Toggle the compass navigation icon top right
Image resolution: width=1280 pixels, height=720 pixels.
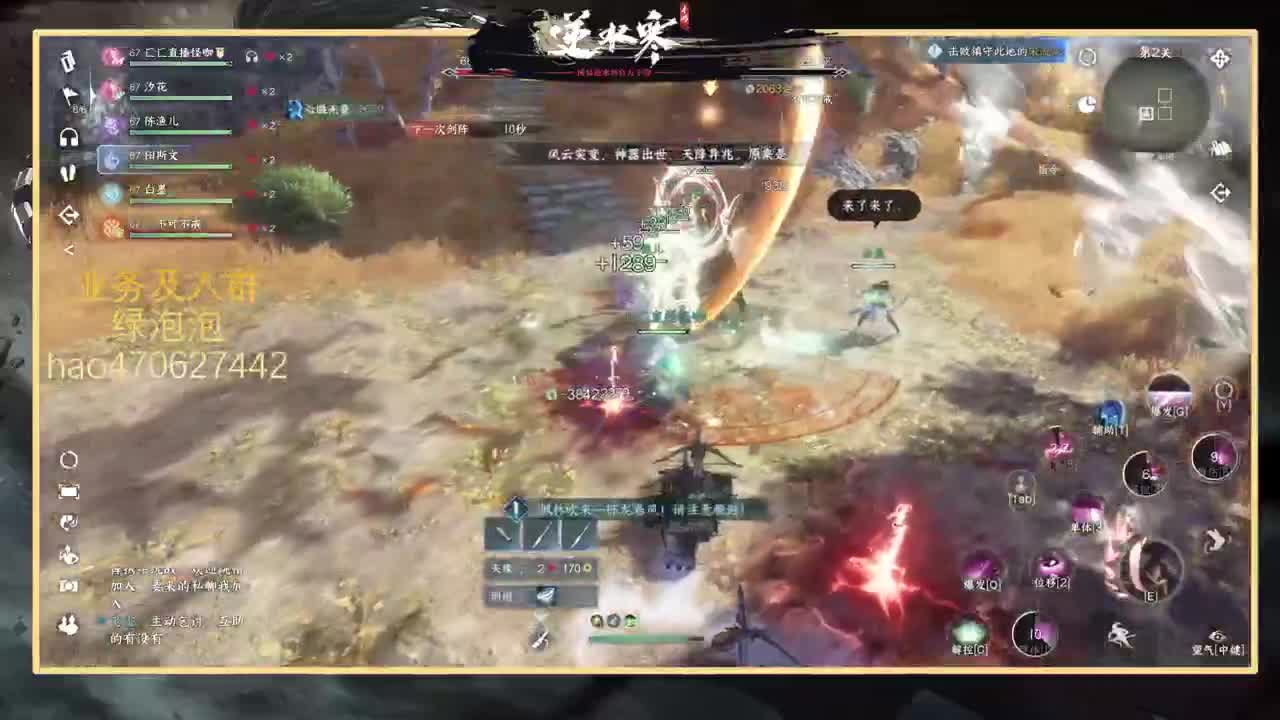coord(1220,60)
